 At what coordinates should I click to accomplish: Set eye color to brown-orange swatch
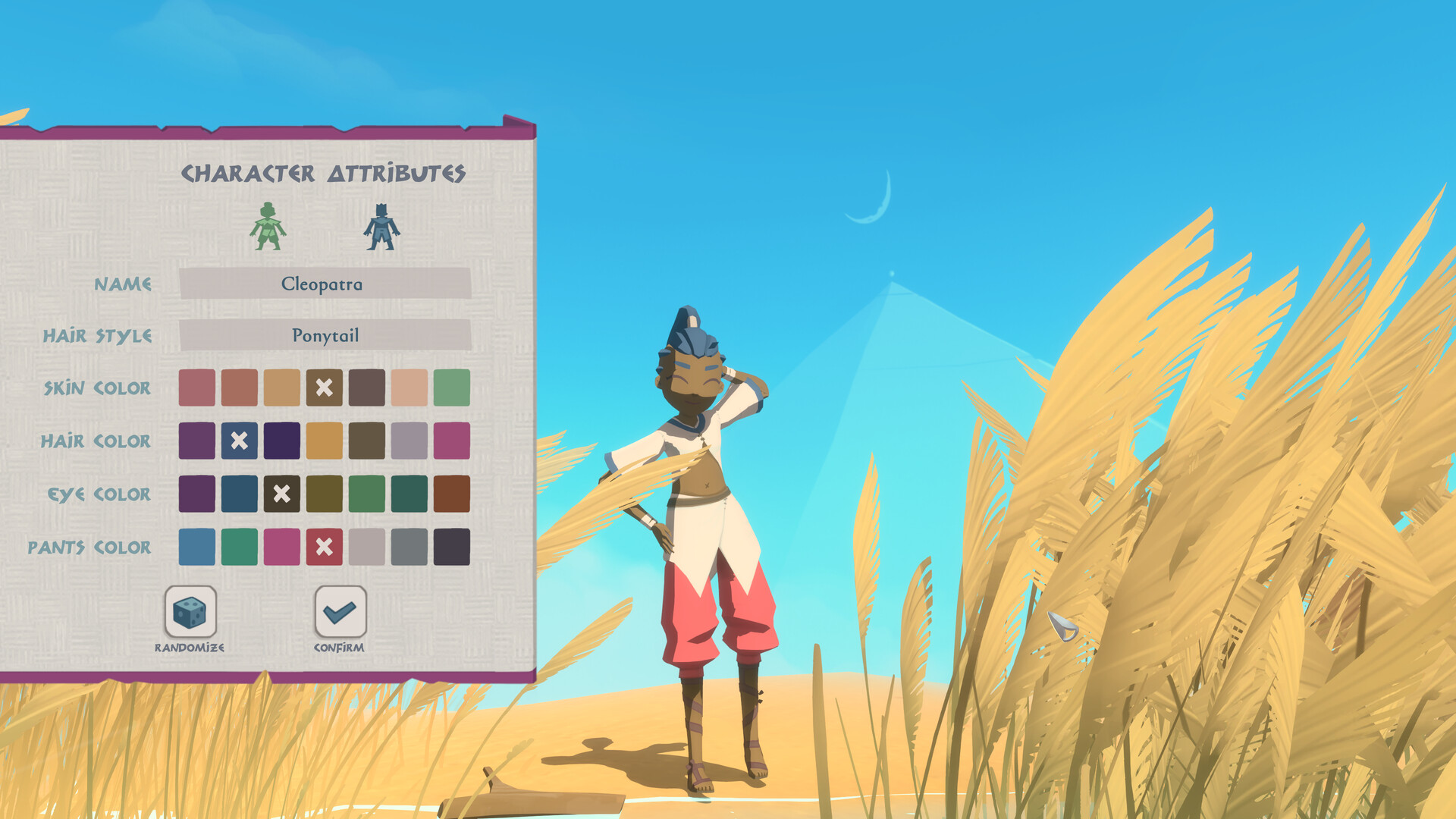[x=452, y=494]
